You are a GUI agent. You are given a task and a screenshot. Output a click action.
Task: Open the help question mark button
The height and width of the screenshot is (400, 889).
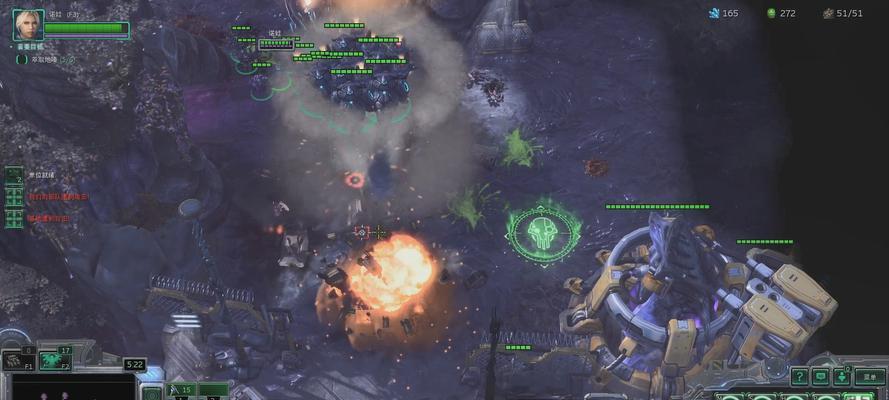(799, 377)
